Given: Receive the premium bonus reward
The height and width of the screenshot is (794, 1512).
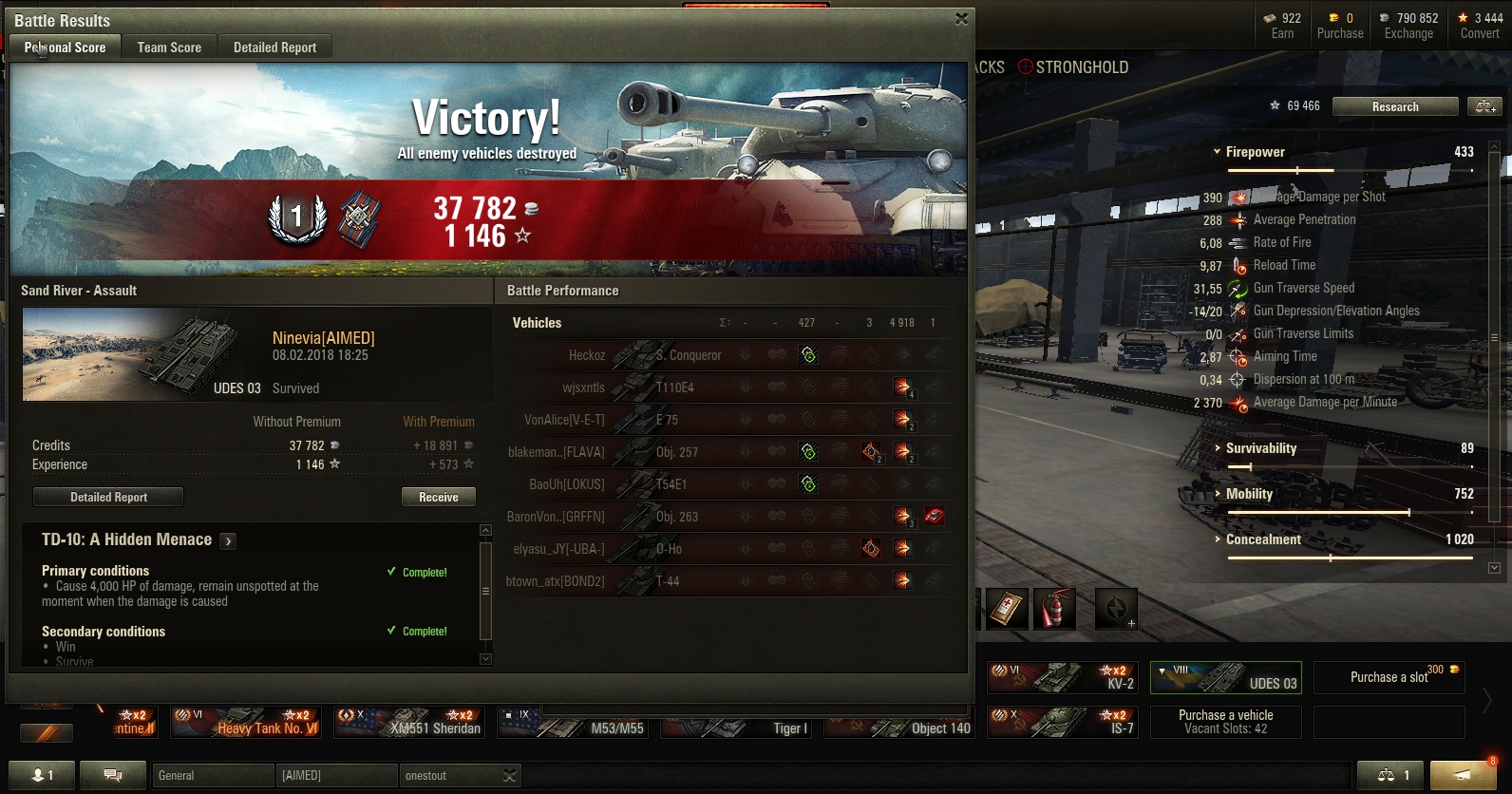Looking at the screenshot, I should coord(438,497).
